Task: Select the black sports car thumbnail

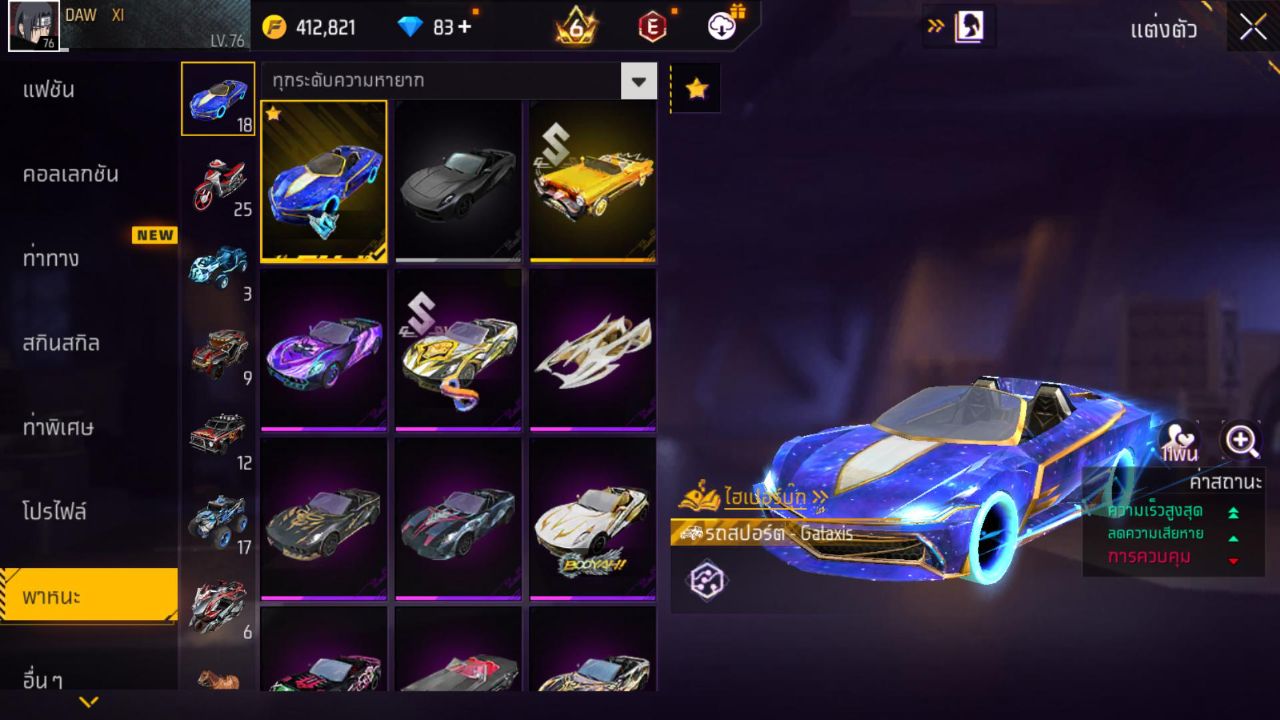Action: pos(458,181)
